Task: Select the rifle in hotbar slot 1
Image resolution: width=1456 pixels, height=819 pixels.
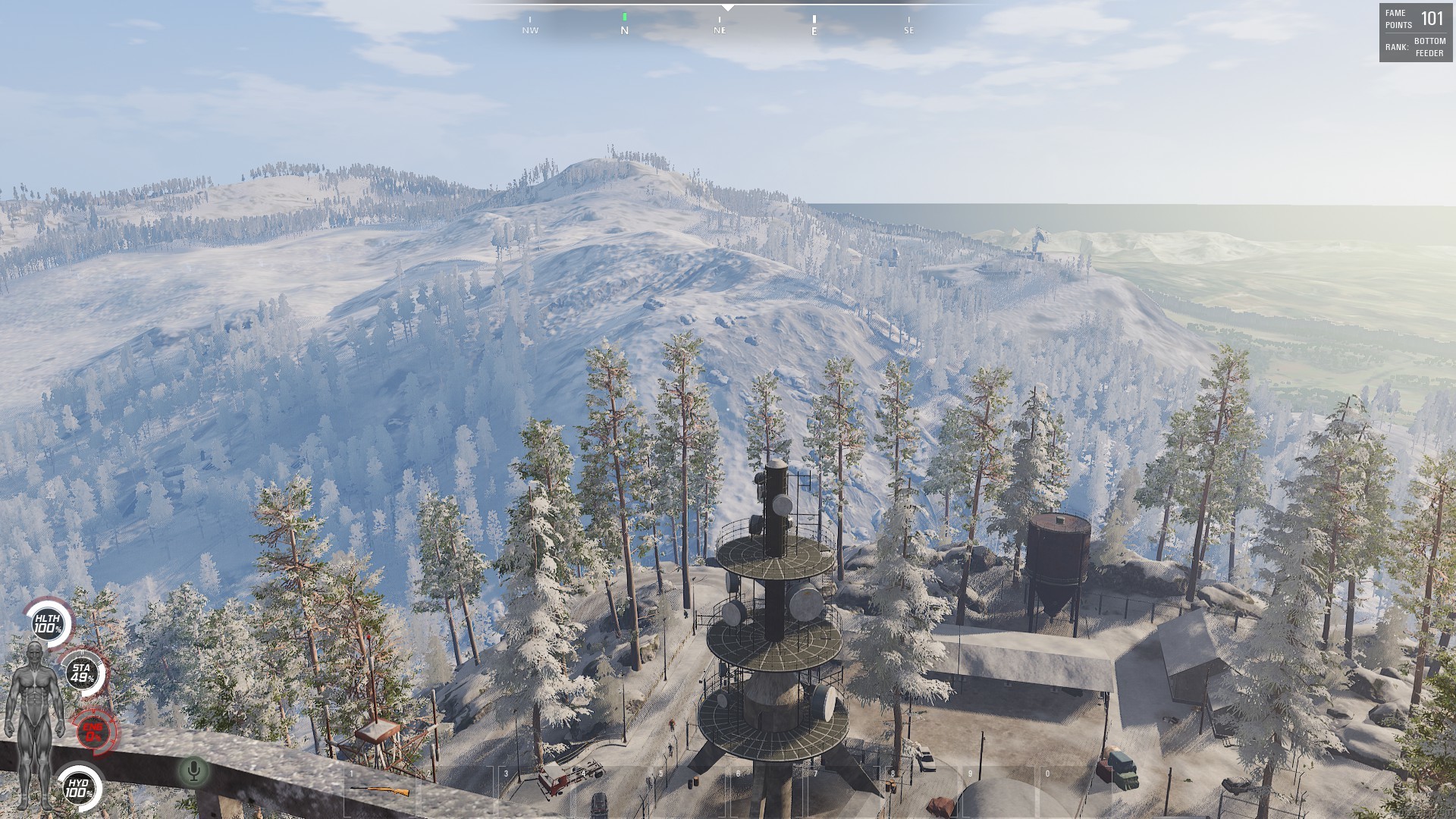Action: point(381,790)
